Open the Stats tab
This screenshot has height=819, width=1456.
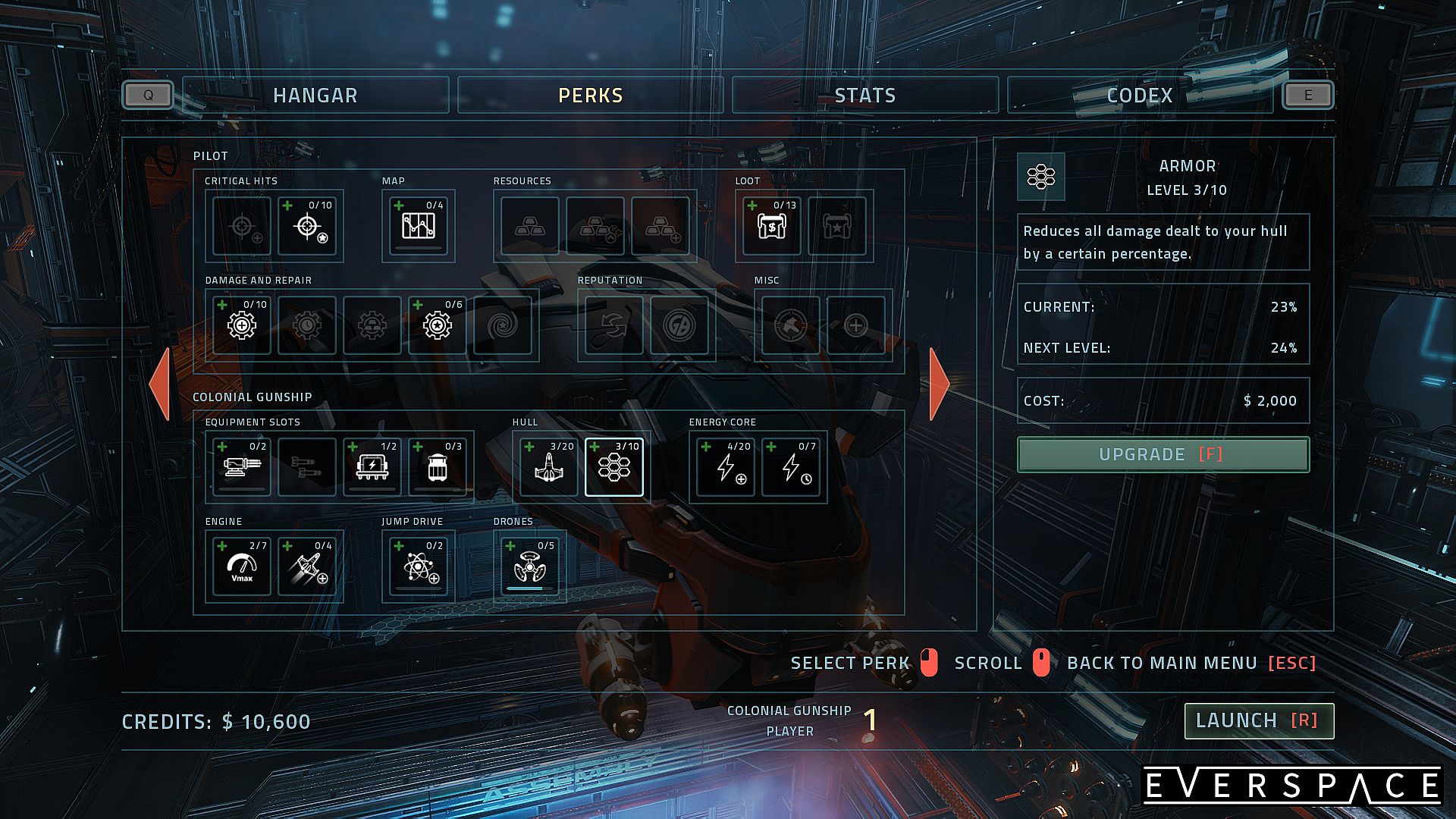864,96
